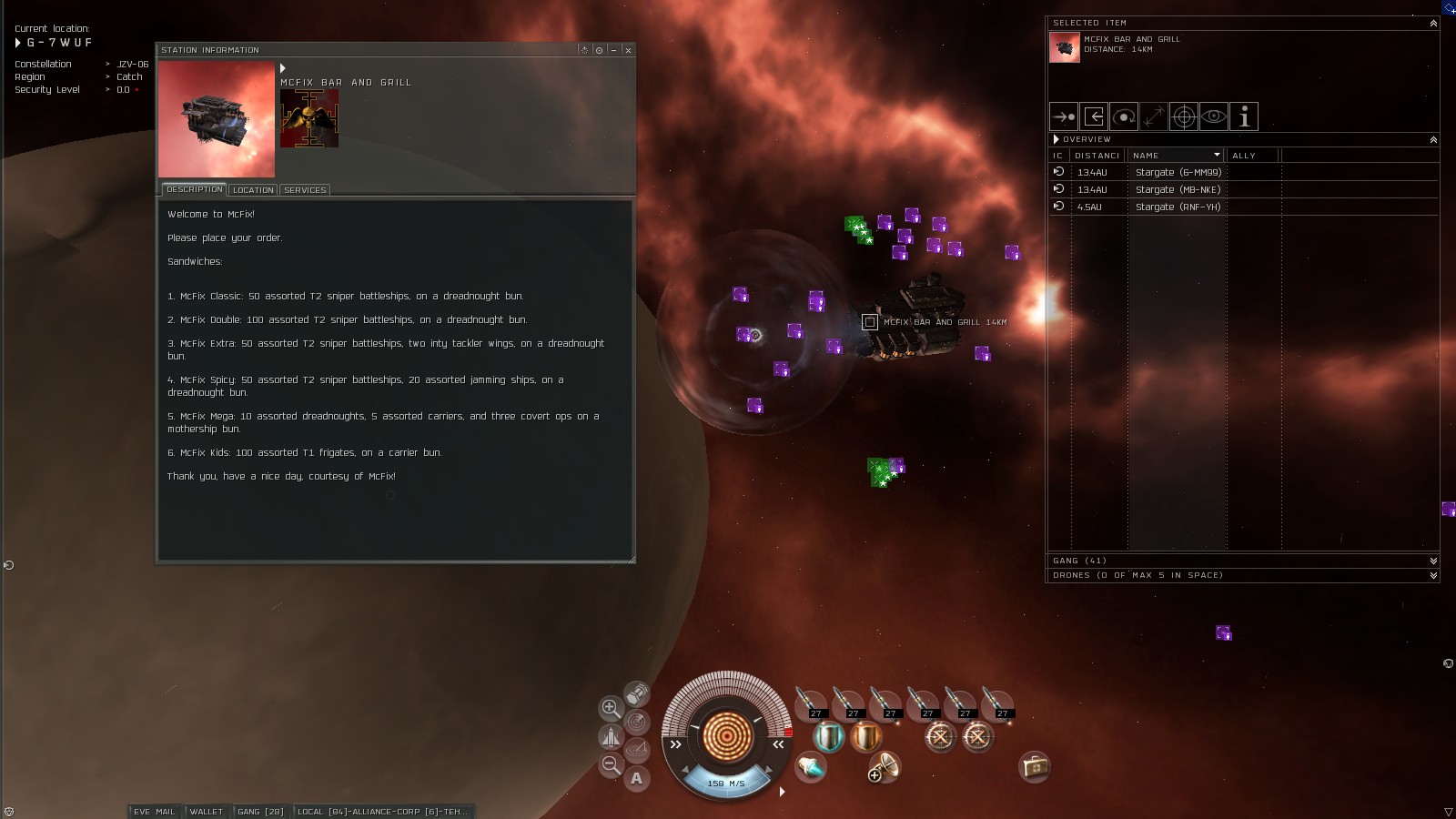
Task: Click the magnifier zoom-in HUD button
Action: coord(611,708)
